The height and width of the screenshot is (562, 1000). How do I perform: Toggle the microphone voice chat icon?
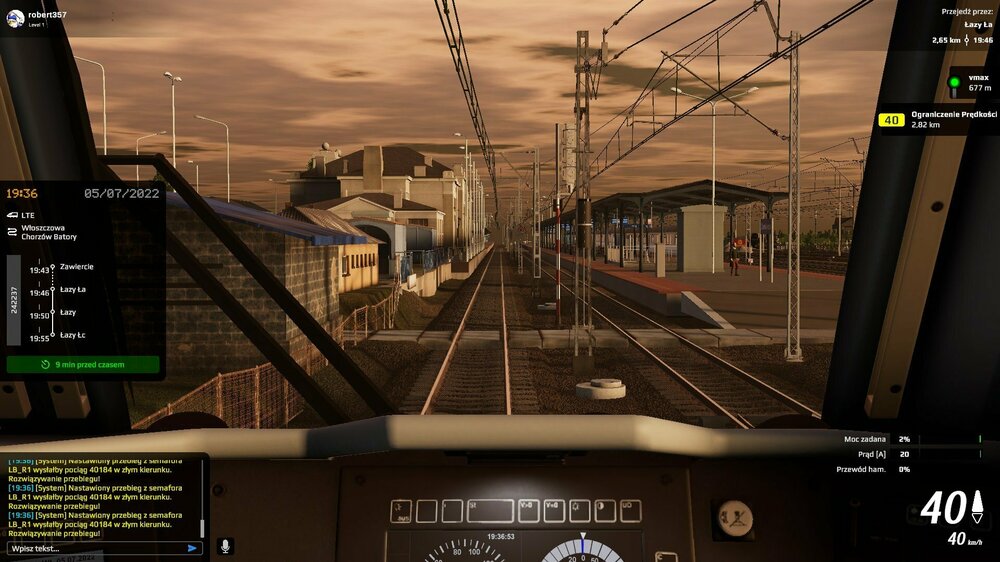(x=225, y=546)
